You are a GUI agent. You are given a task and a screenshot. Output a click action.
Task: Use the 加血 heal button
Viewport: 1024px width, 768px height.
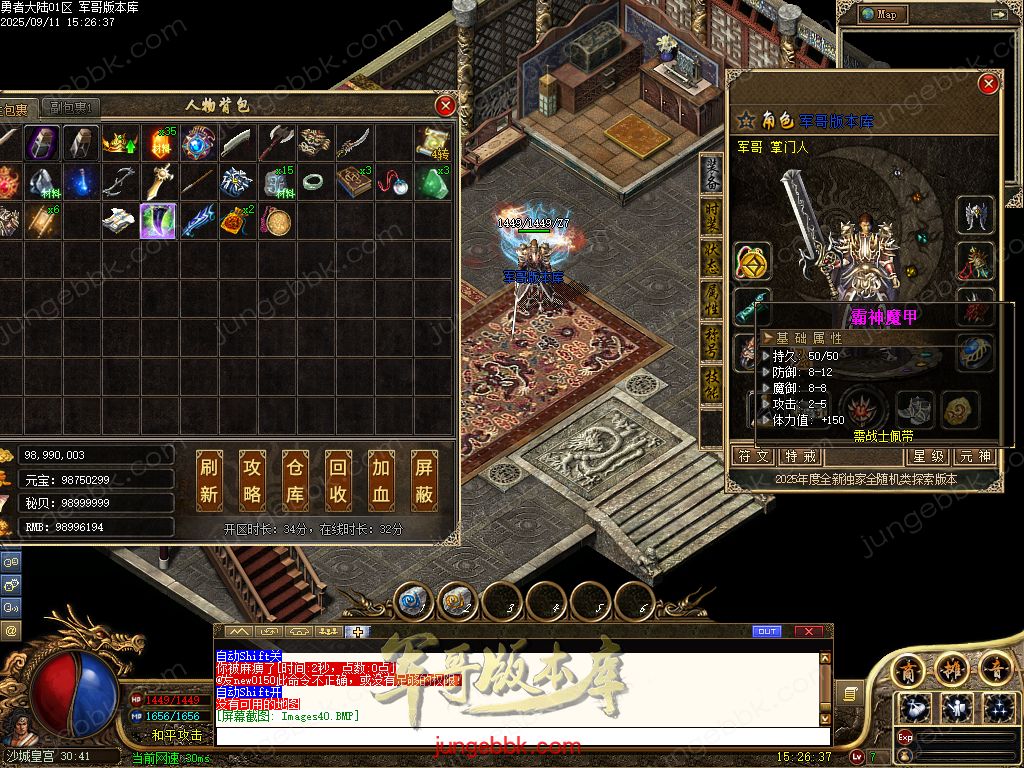point(381,480)
